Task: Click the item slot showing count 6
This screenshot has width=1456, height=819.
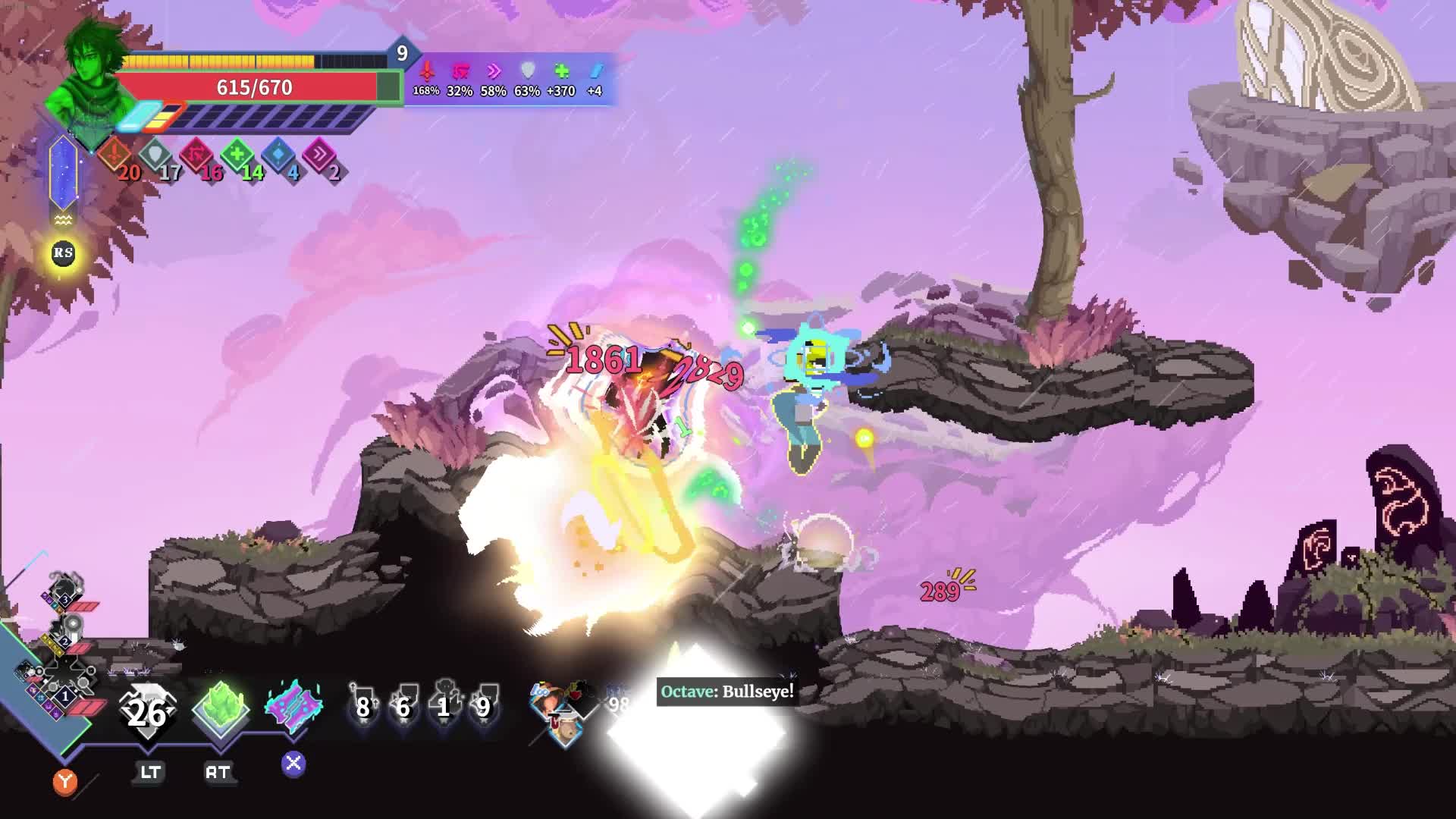Action: point(403,704)
